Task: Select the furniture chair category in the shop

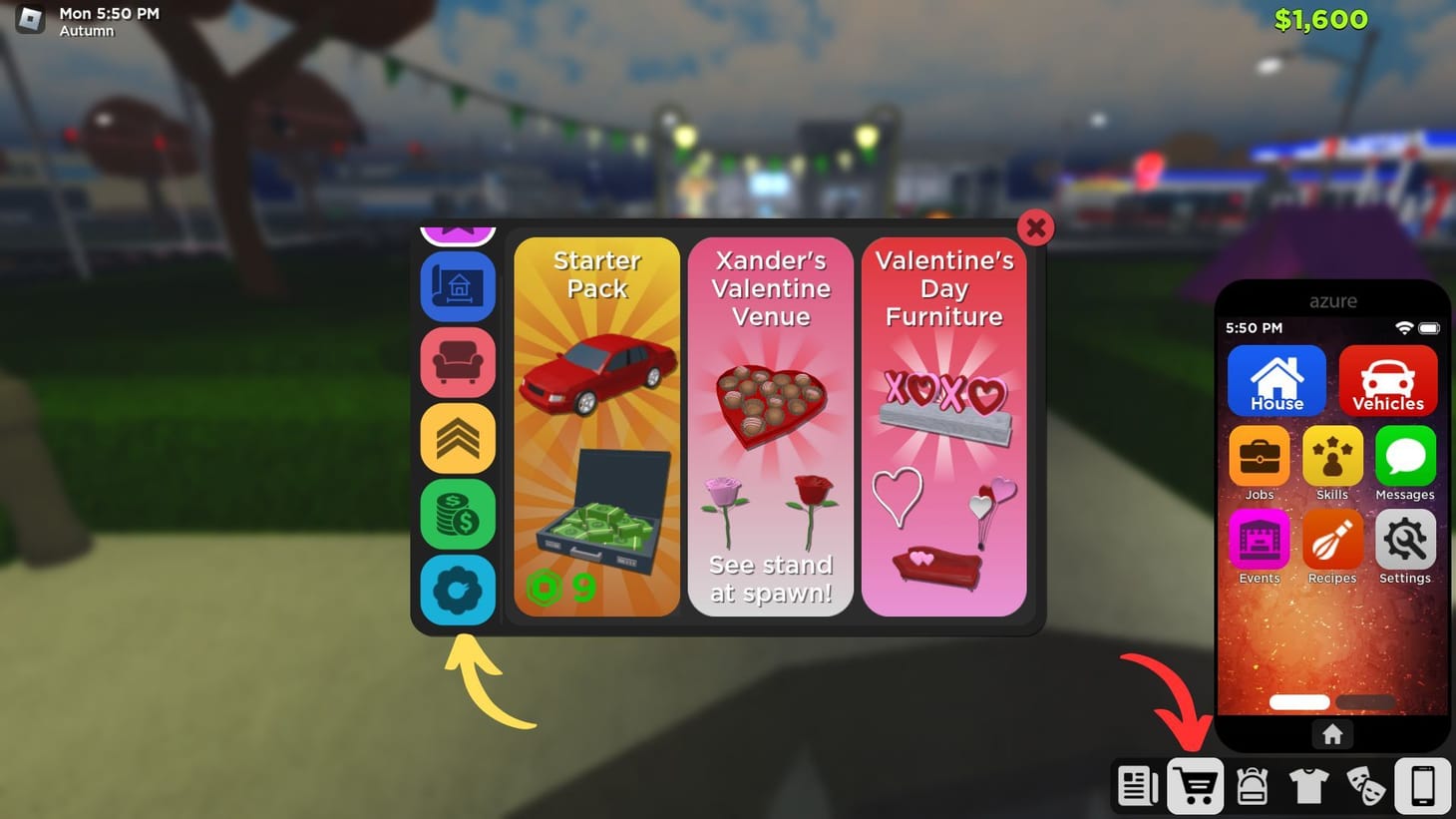Action: tap(458, 363)
